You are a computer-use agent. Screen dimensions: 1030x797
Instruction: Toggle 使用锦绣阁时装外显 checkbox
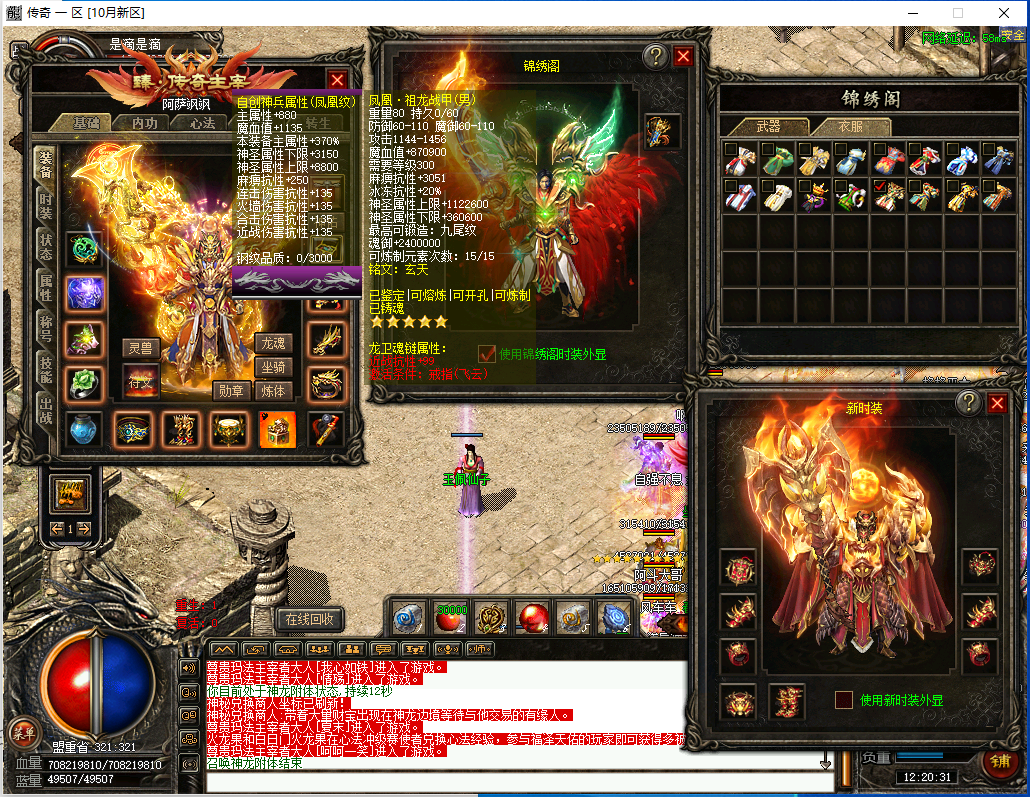click(487, 353)
